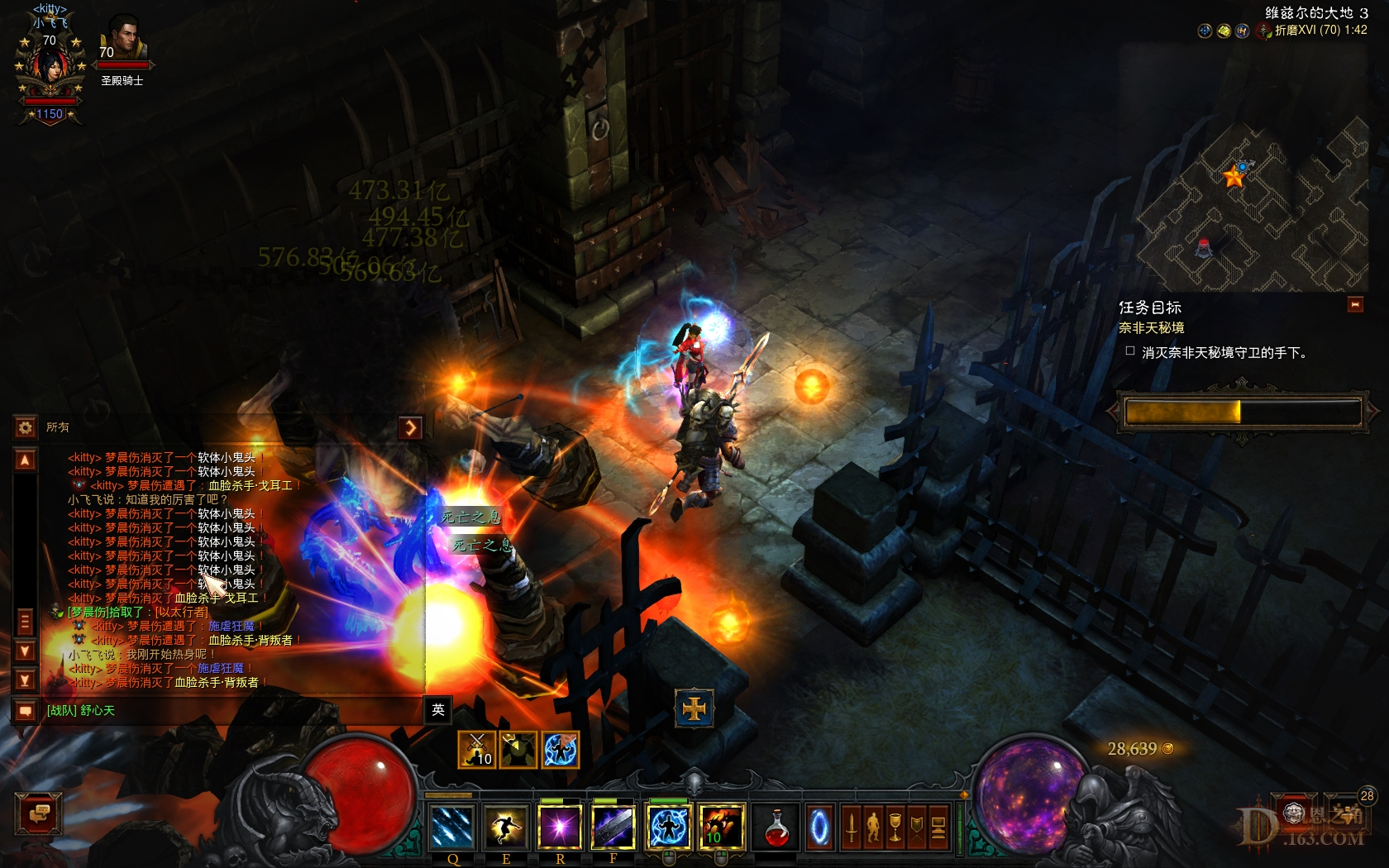Image resolution: width=1389 pixels, height=868 pixels.
Task: Click the seasonal leaf icon near 折磨XVI
Action: [x=1267, y=35]
